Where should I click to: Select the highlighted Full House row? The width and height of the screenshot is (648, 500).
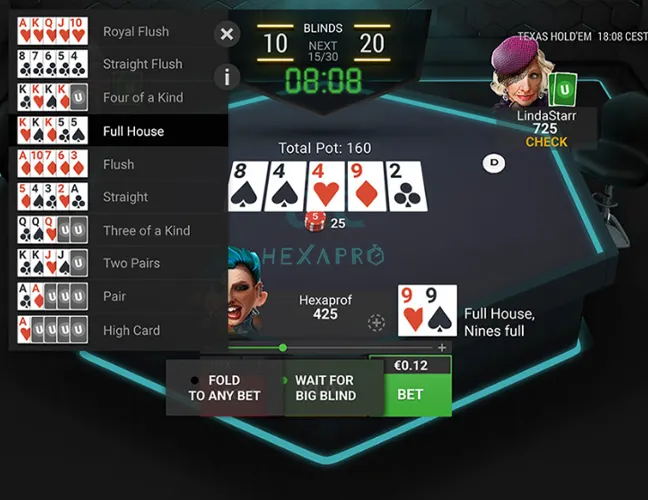118,131
